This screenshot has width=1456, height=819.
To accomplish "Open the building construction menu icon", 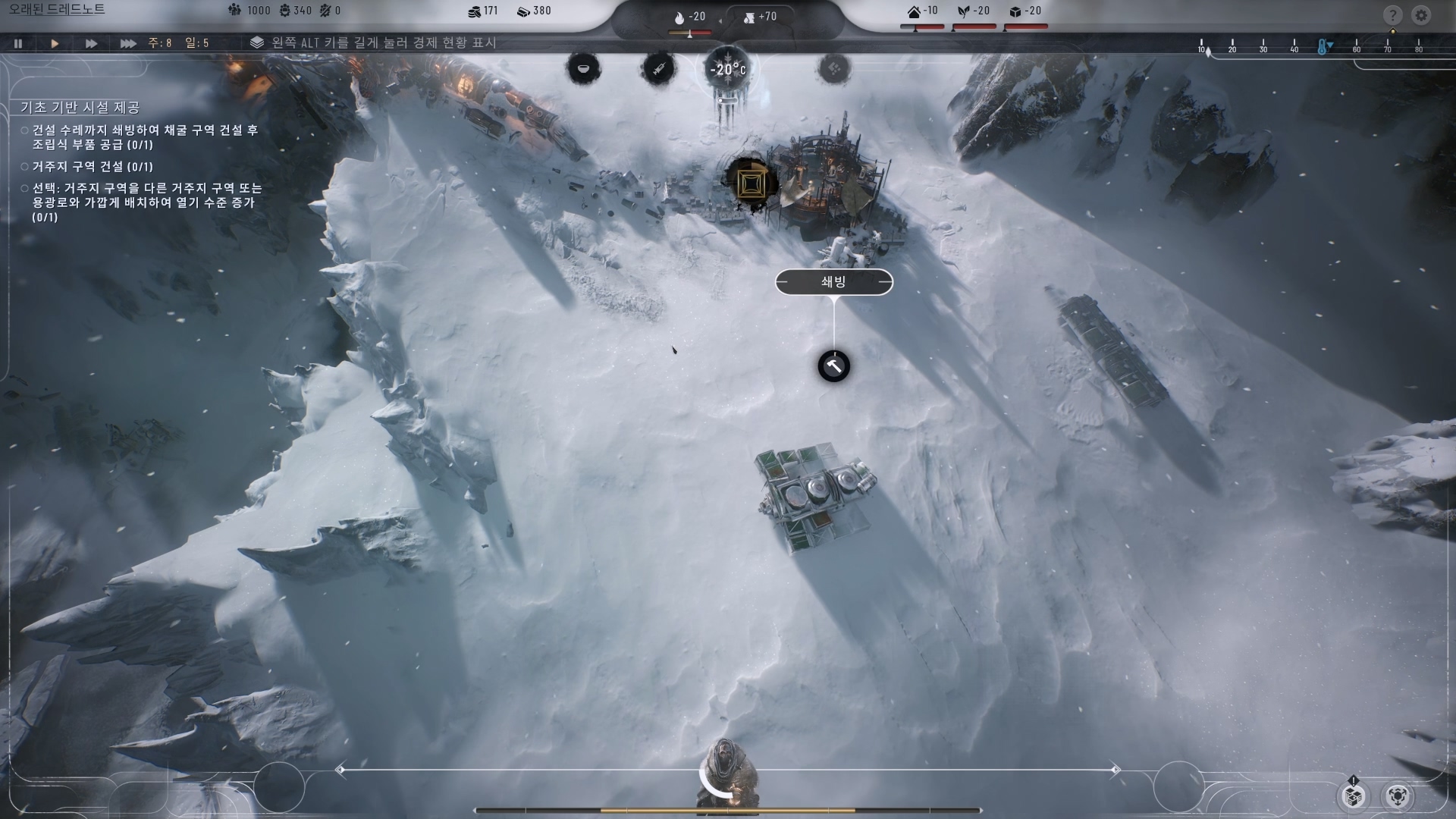I will tap(1354, 795).
